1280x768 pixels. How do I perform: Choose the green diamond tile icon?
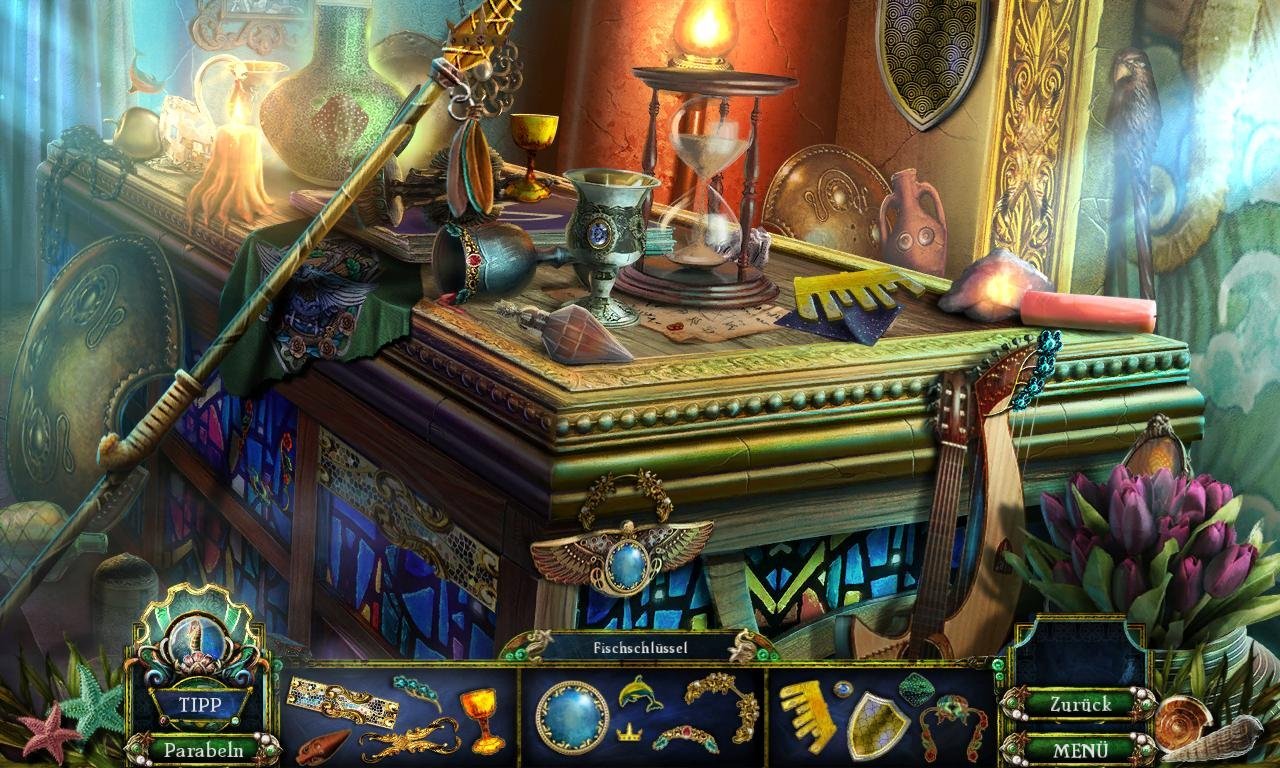coord(917,688)
